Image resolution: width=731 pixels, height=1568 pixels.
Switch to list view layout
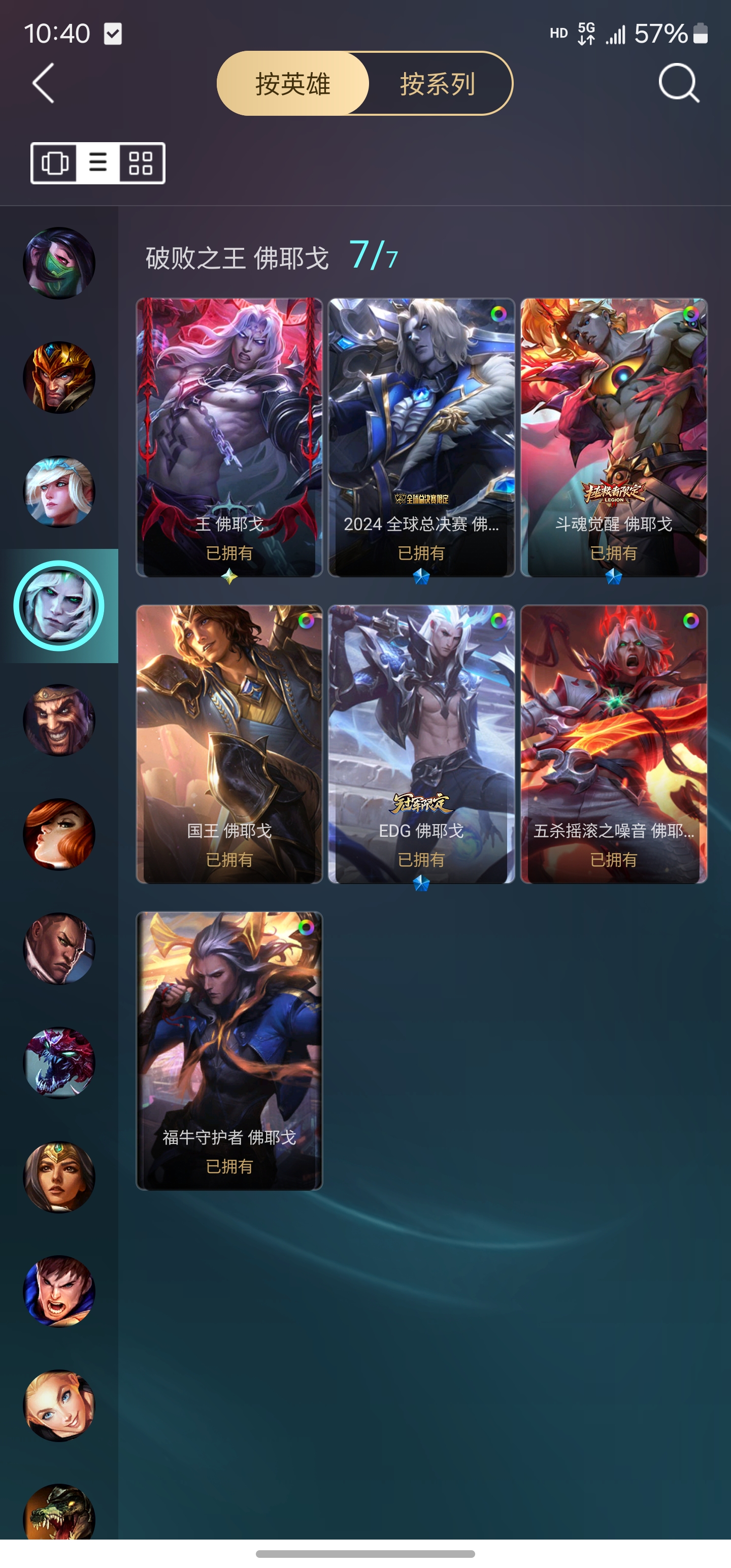coord(98,163)
